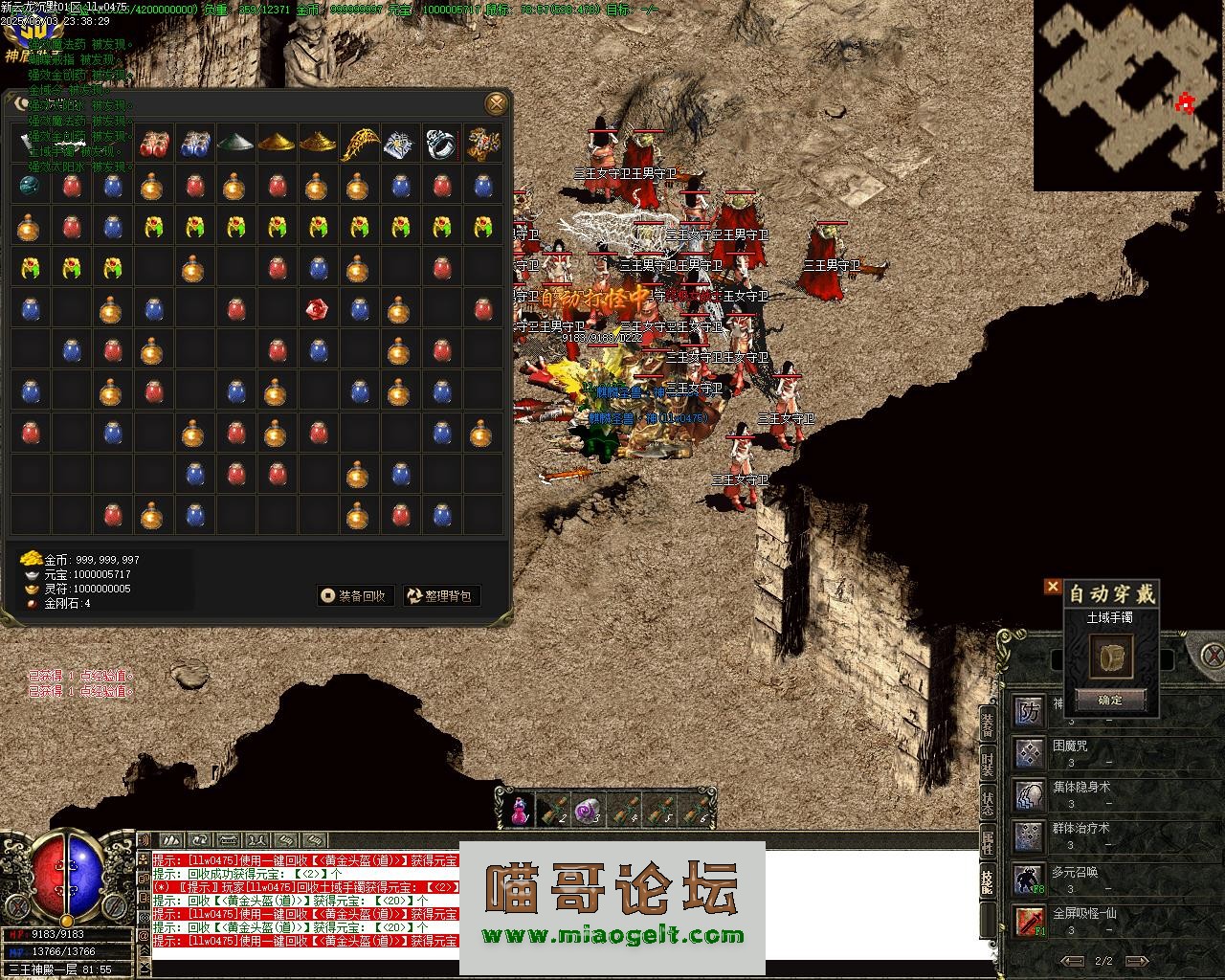Select the green bamboo hat in the bag
Screen dimensions: 1225x980
tap(235, 144)
